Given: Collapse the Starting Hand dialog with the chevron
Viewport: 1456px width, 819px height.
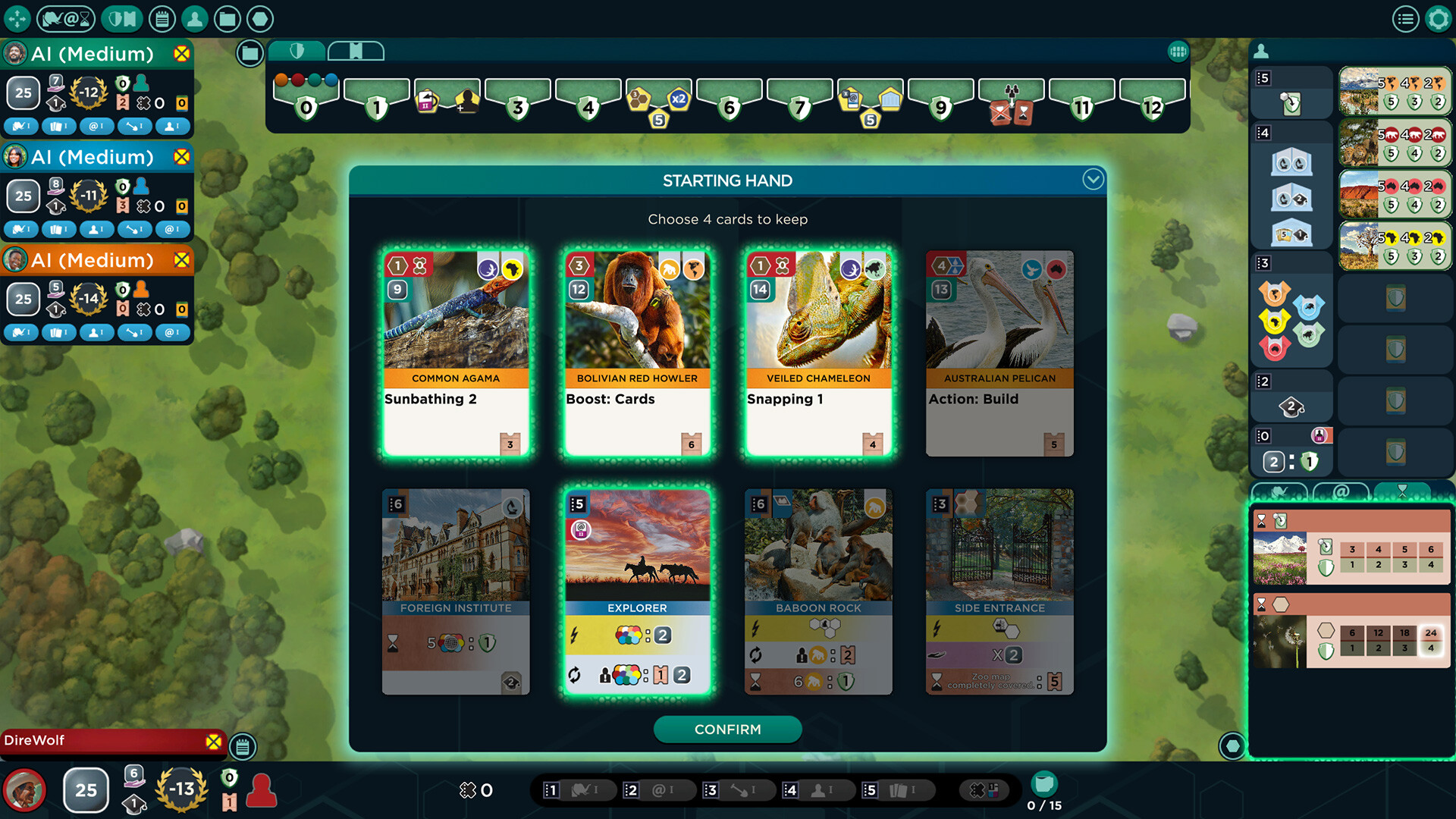Looking at the screenshot, I should click(1093, 180).
